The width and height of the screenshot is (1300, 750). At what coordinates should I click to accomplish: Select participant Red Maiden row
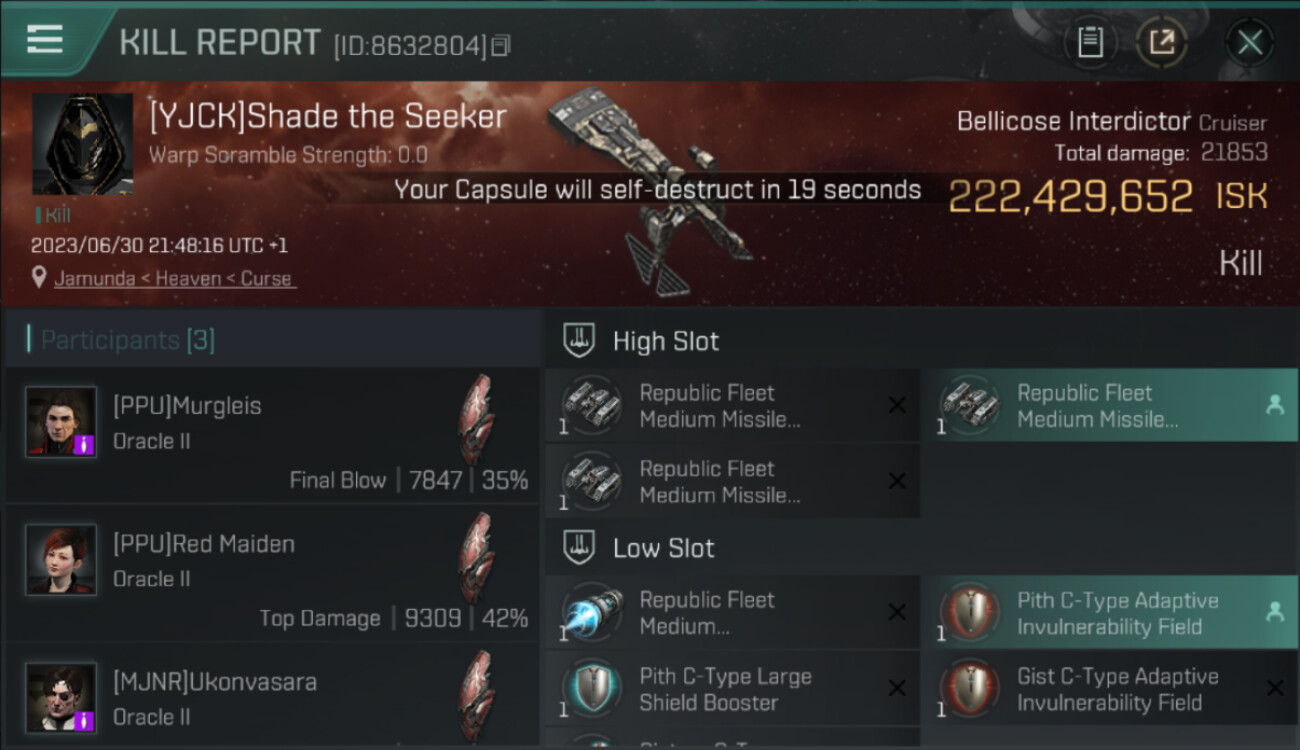271,573
